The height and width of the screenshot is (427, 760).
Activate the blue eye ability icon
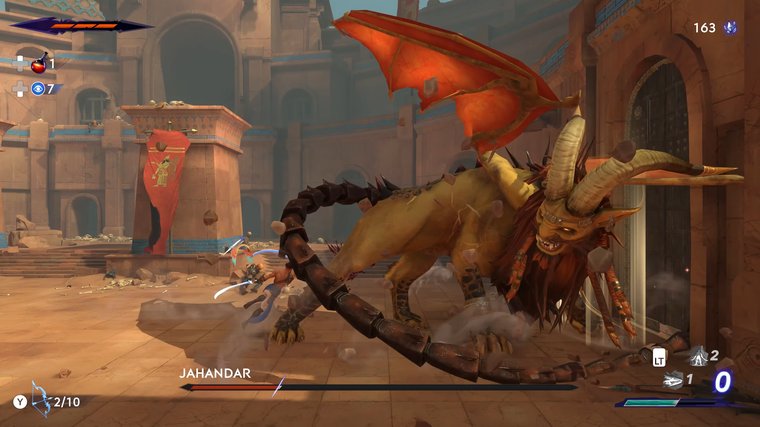click(38, 89)
